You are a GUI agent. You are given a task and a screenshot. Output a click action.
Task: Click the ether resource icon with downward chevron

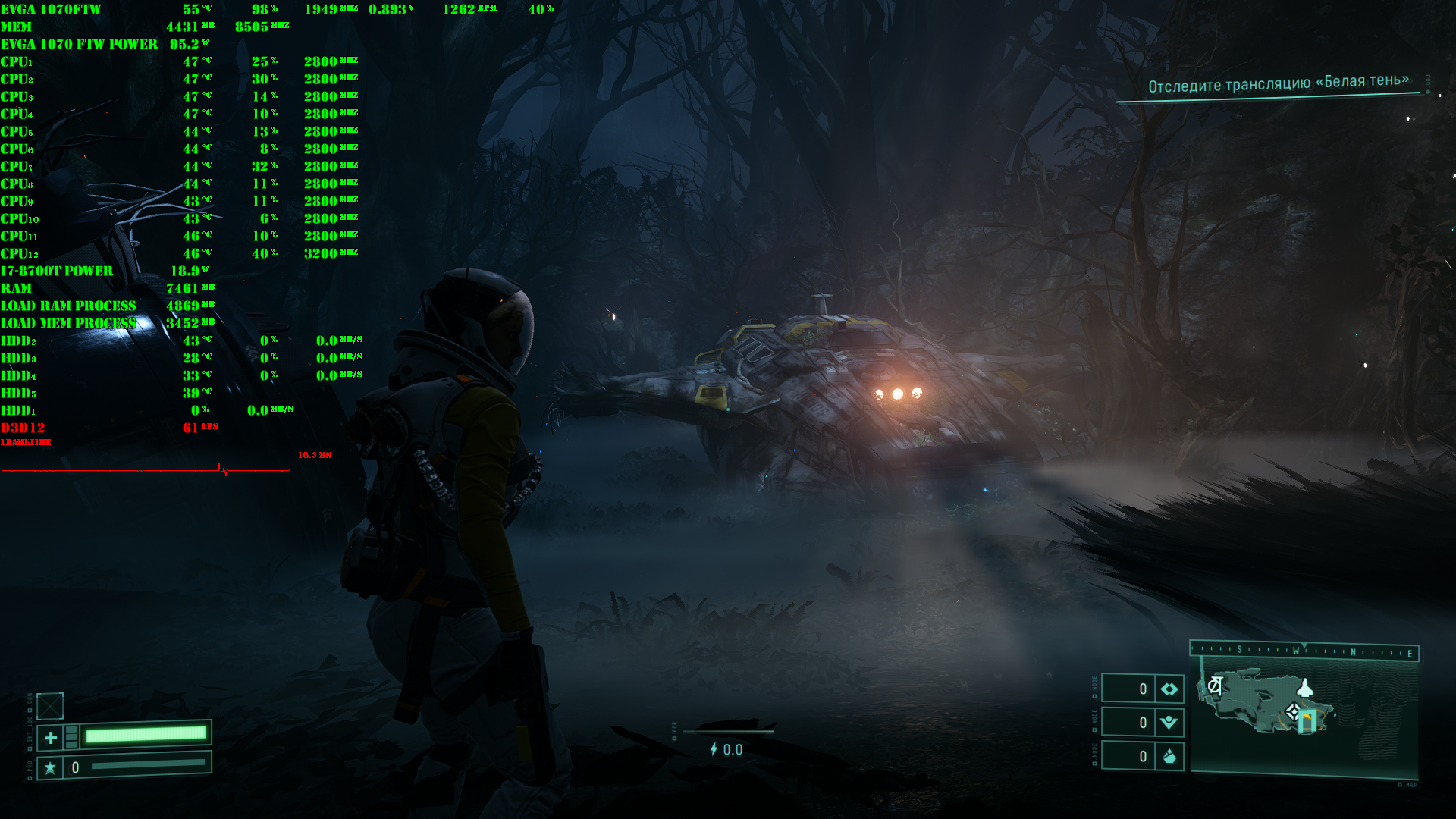point(1169,722)
